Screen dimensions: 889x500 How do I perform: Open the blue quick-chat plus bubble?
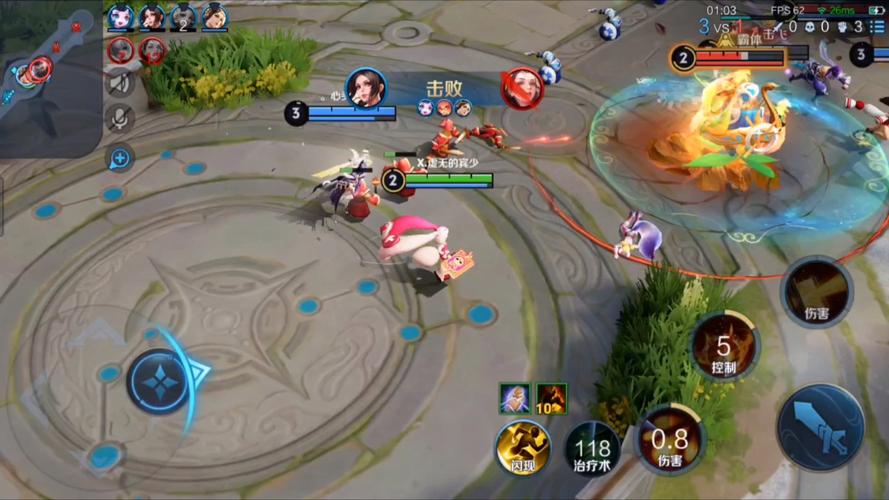pos(120,157)
